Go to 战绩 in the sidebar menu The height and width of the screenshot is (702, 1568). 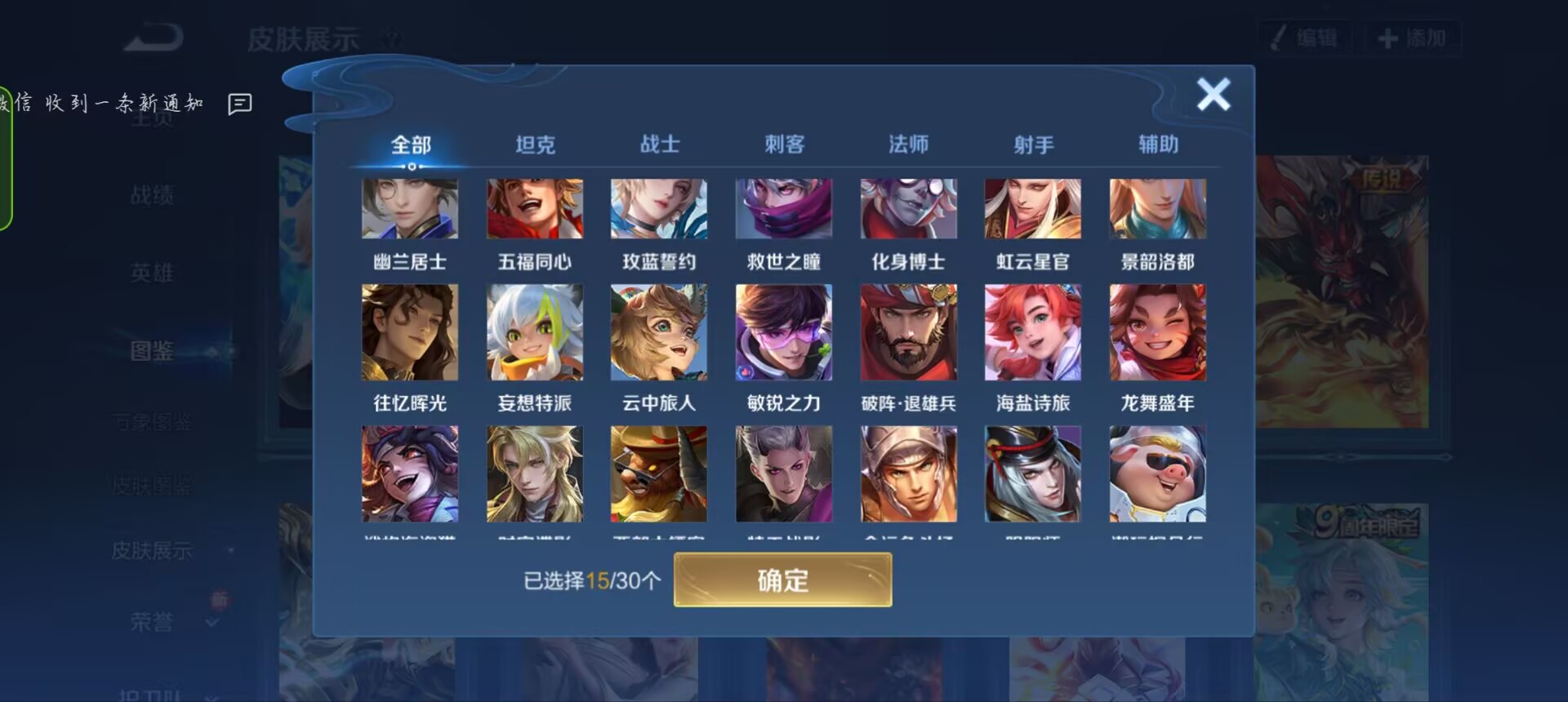(x=151, y=195)
